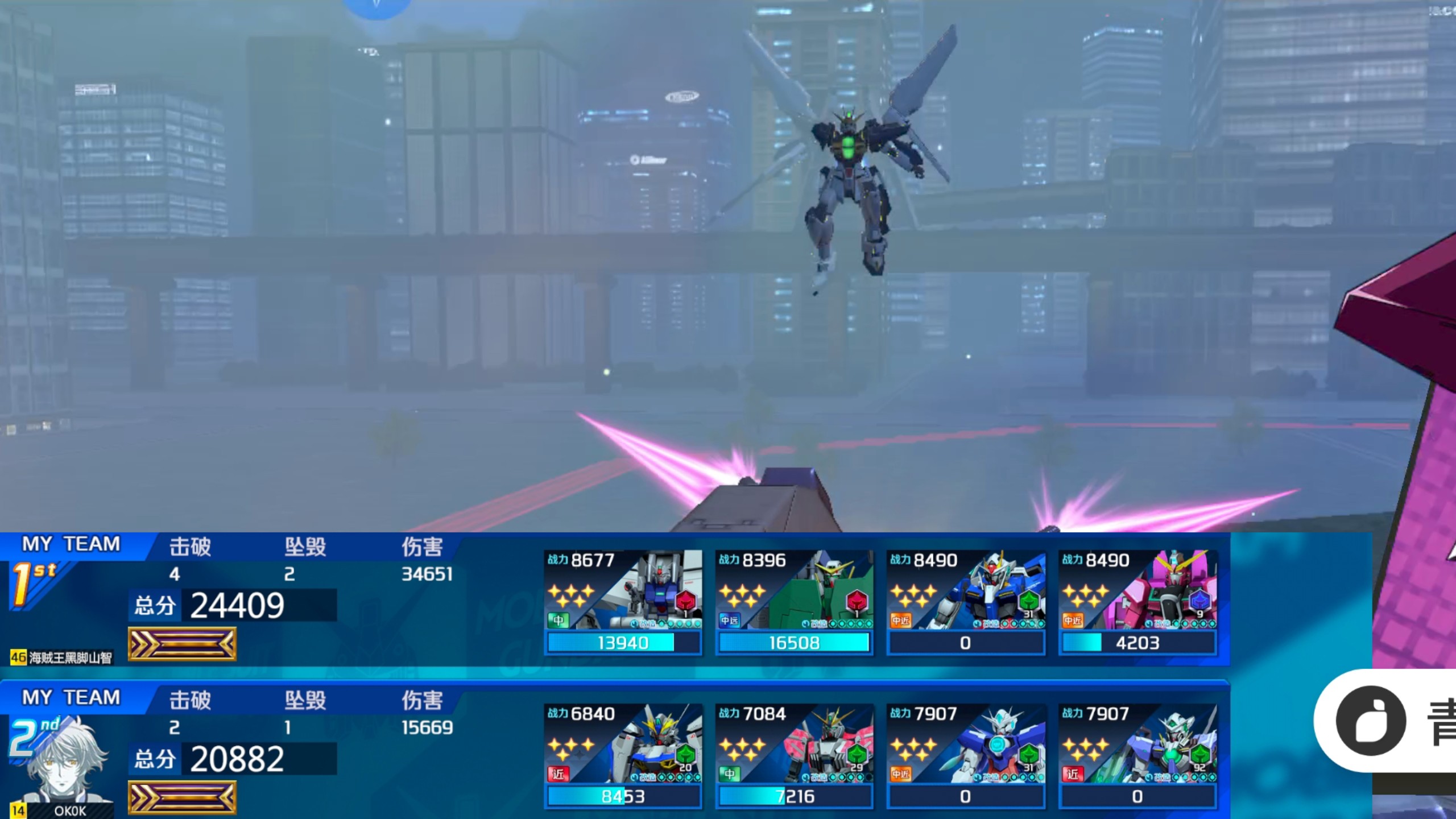Viewport: 1456px width, 819px height.
Task: Click the gold rank badge under score 20882
Action: [x=182, y=797]
